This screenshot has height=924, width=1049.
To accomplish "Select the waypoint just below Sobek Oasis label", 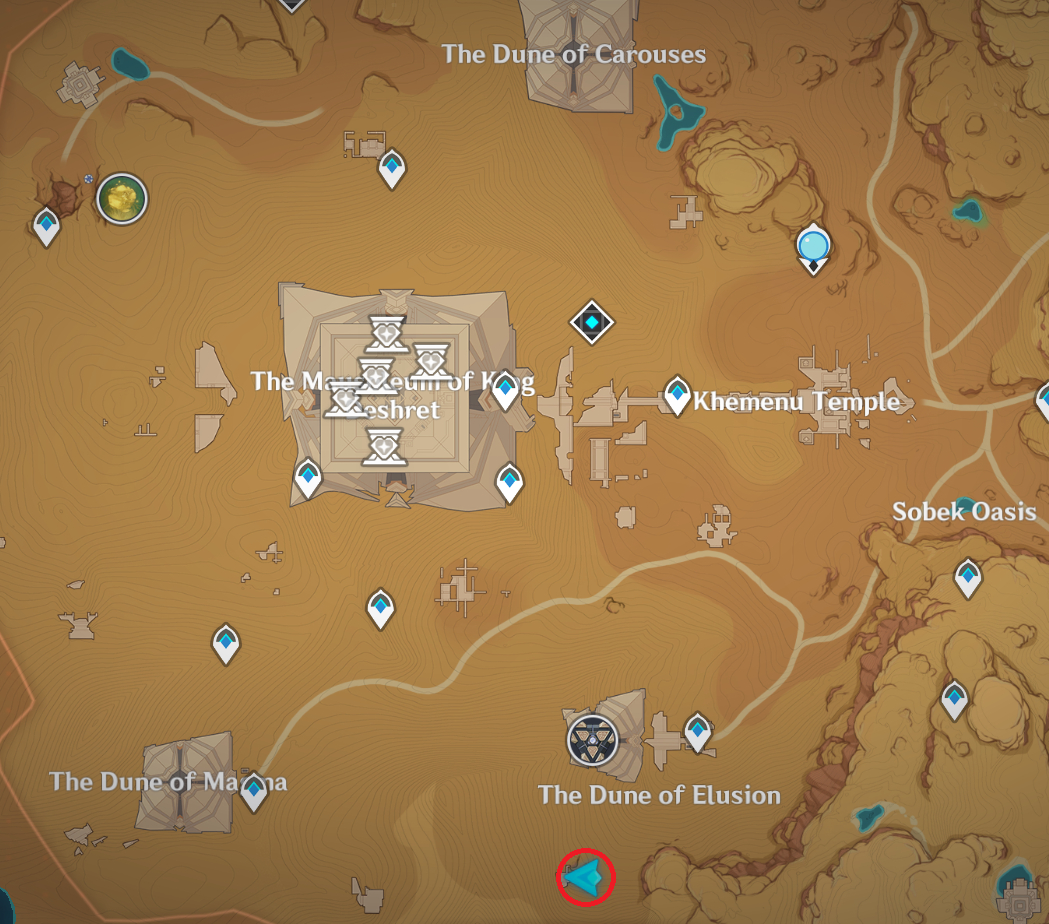I will coord(968,577).
